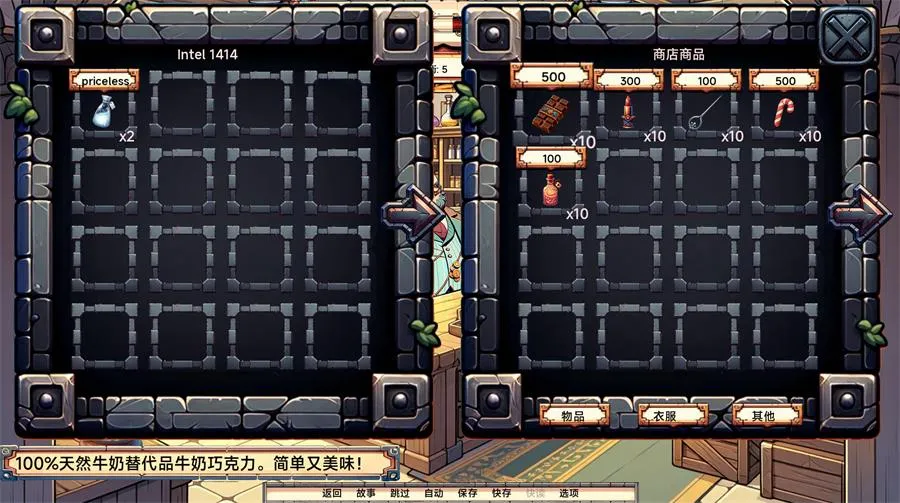The image size is (900, 503).
Task: Open 选项 options menu
Action: point(568,493)
